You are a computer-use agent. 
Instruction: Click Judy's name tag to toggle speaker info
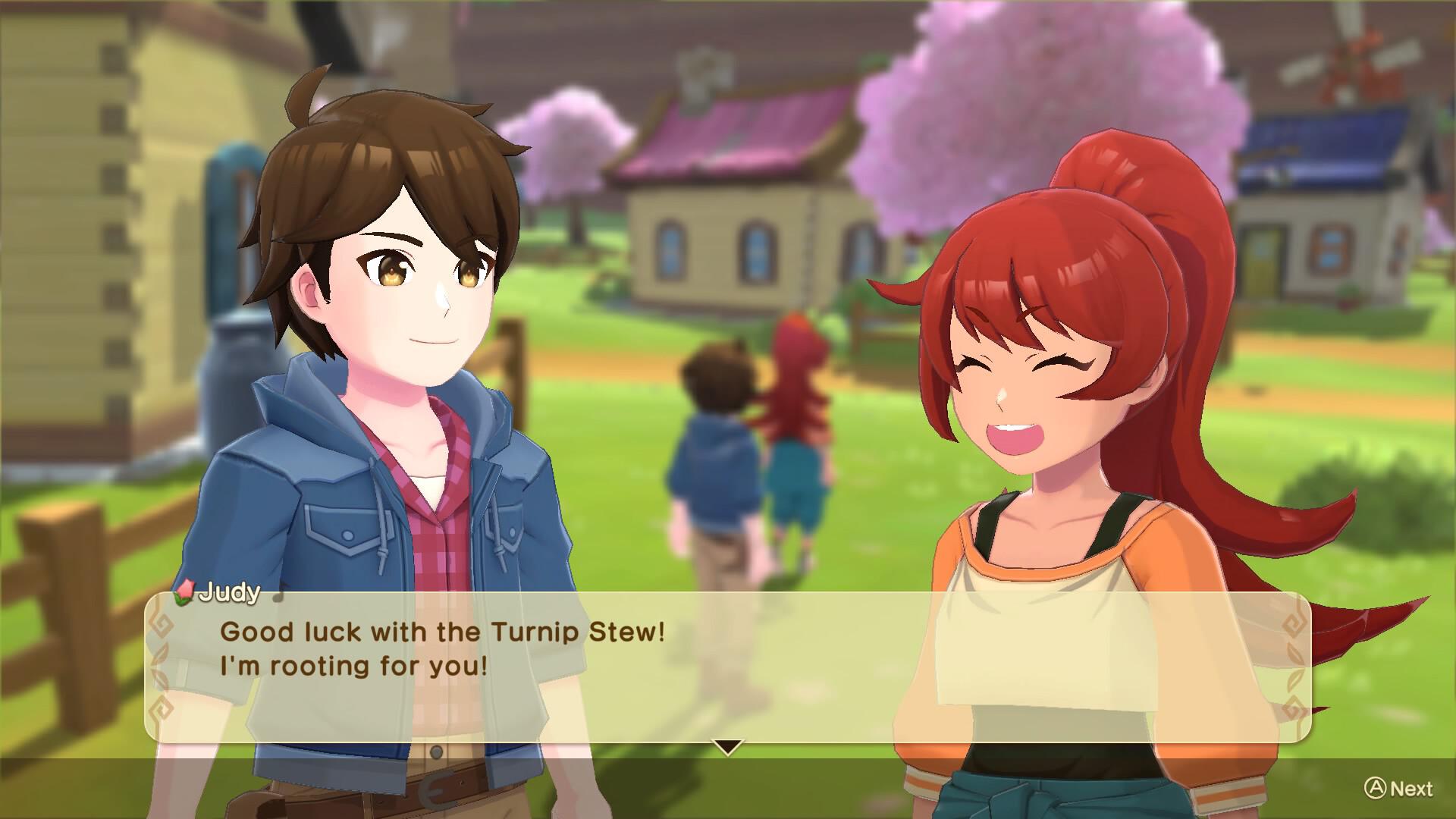click(229, 594)
